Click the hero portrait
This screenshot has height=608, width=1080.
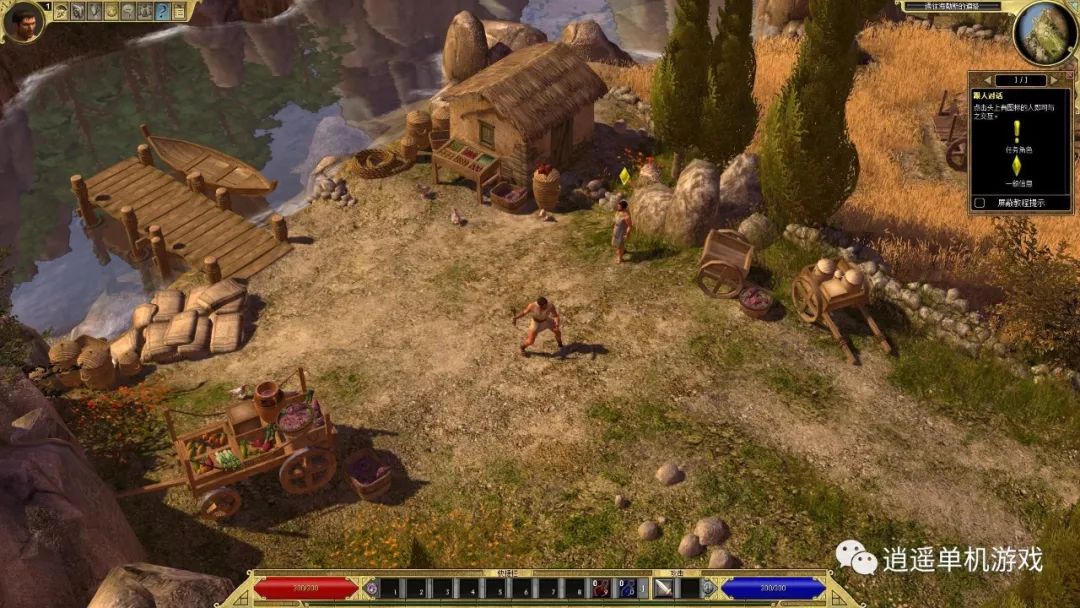coord(23,21)
